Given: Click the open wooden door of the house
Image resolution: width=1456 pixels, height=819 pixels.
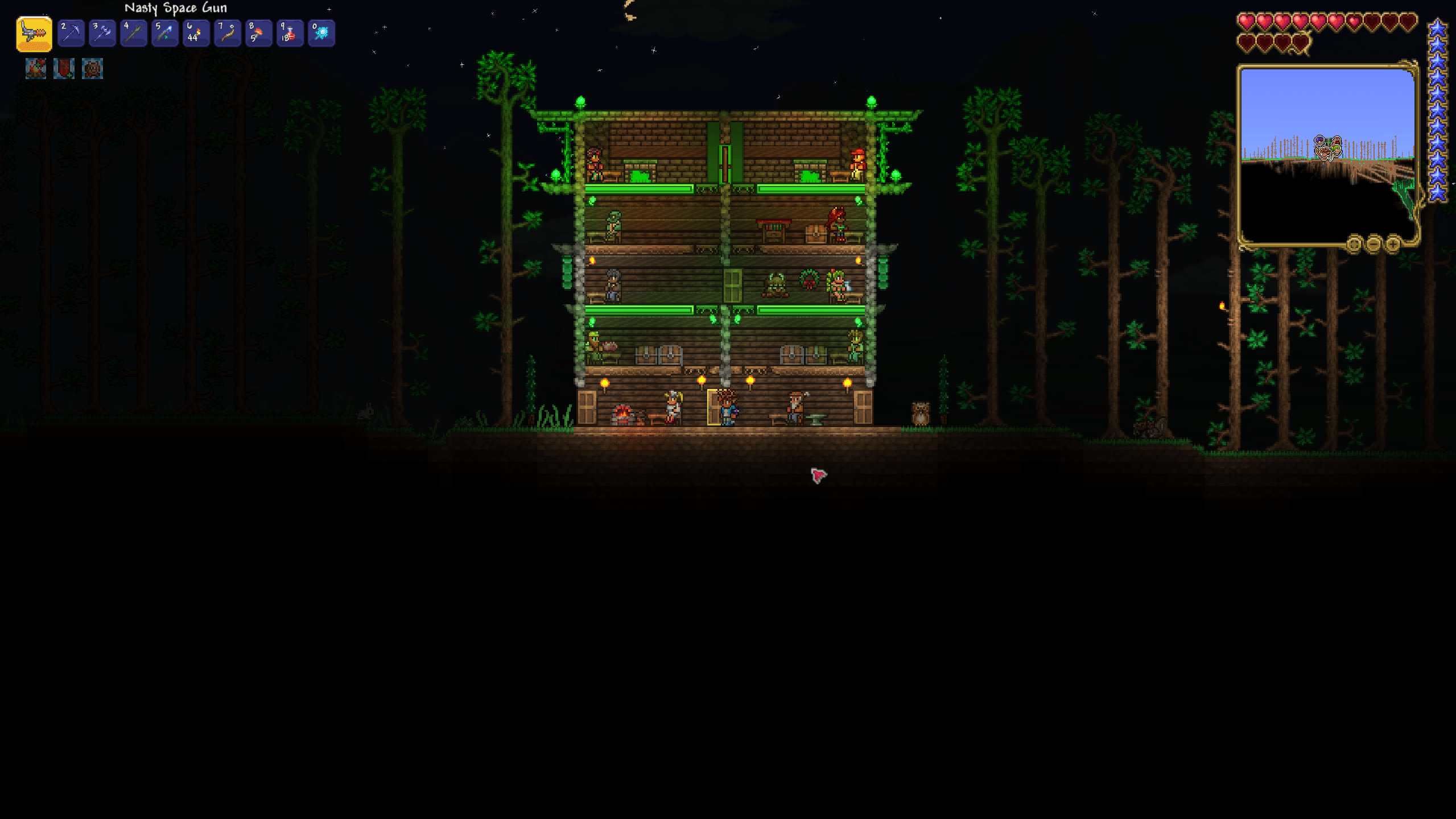Looking at the screenshot, I should 713,408.
